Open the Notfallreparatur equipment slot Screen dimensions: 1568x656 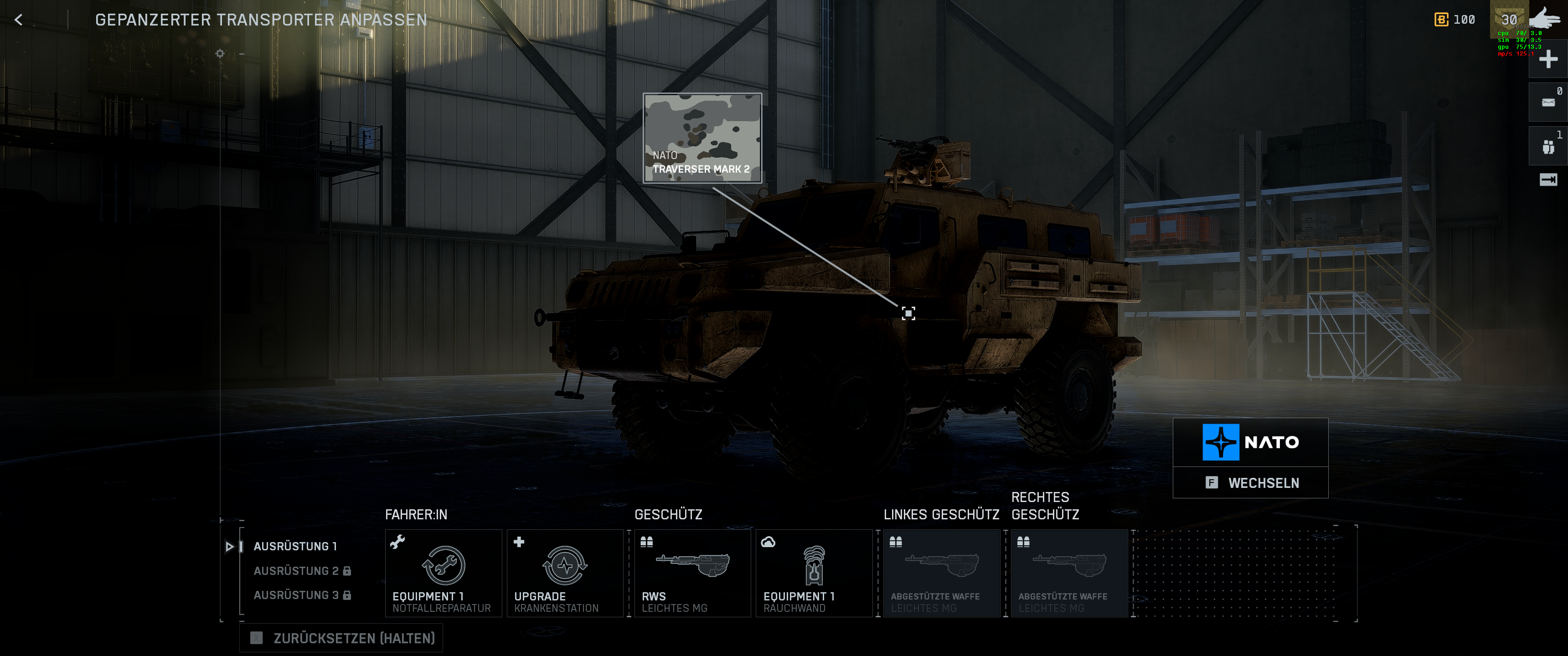tap(443, 573)
